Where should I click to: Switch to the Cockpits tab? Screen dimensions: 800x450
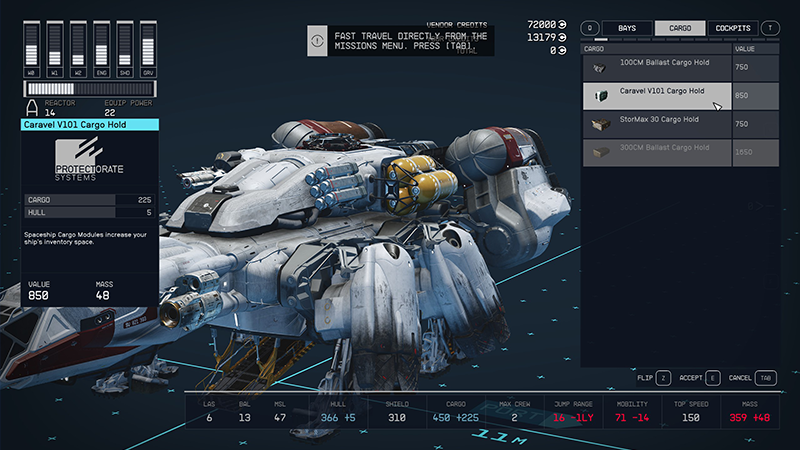[733, 28]
